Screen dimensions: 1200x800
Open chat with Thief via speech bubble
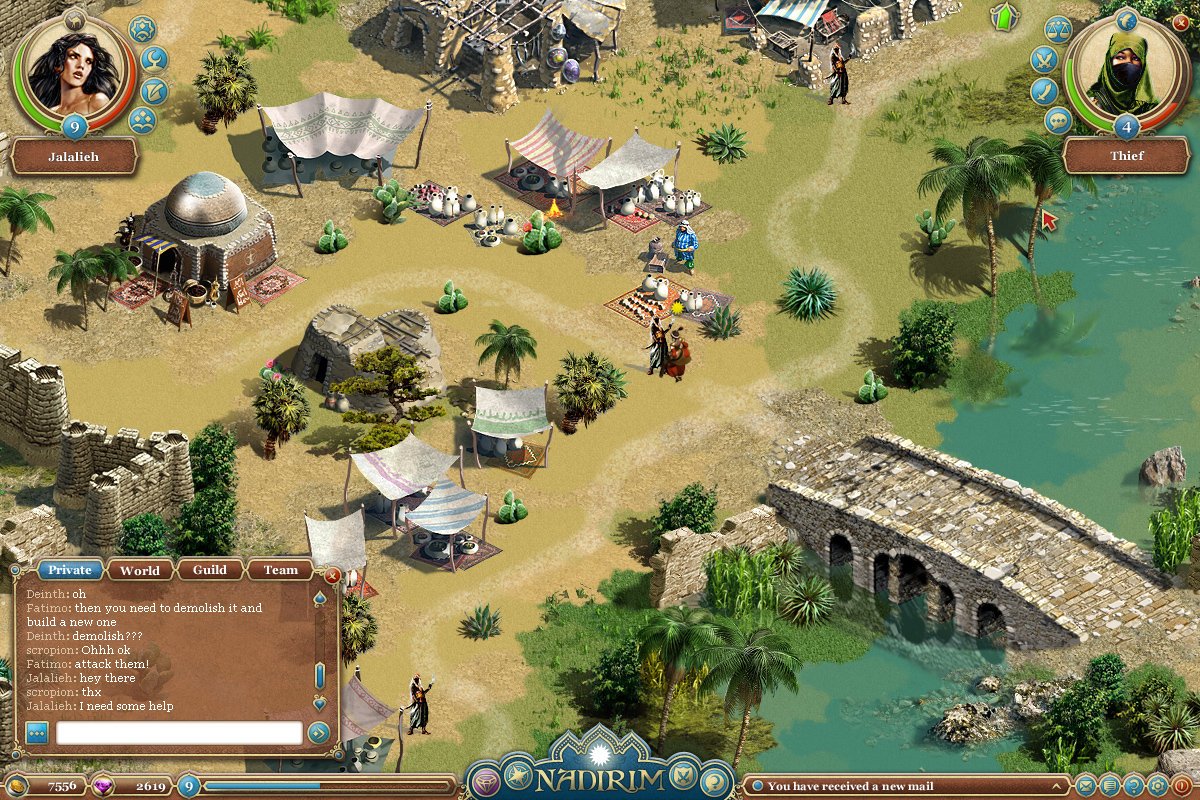(x=1058, y=121)
